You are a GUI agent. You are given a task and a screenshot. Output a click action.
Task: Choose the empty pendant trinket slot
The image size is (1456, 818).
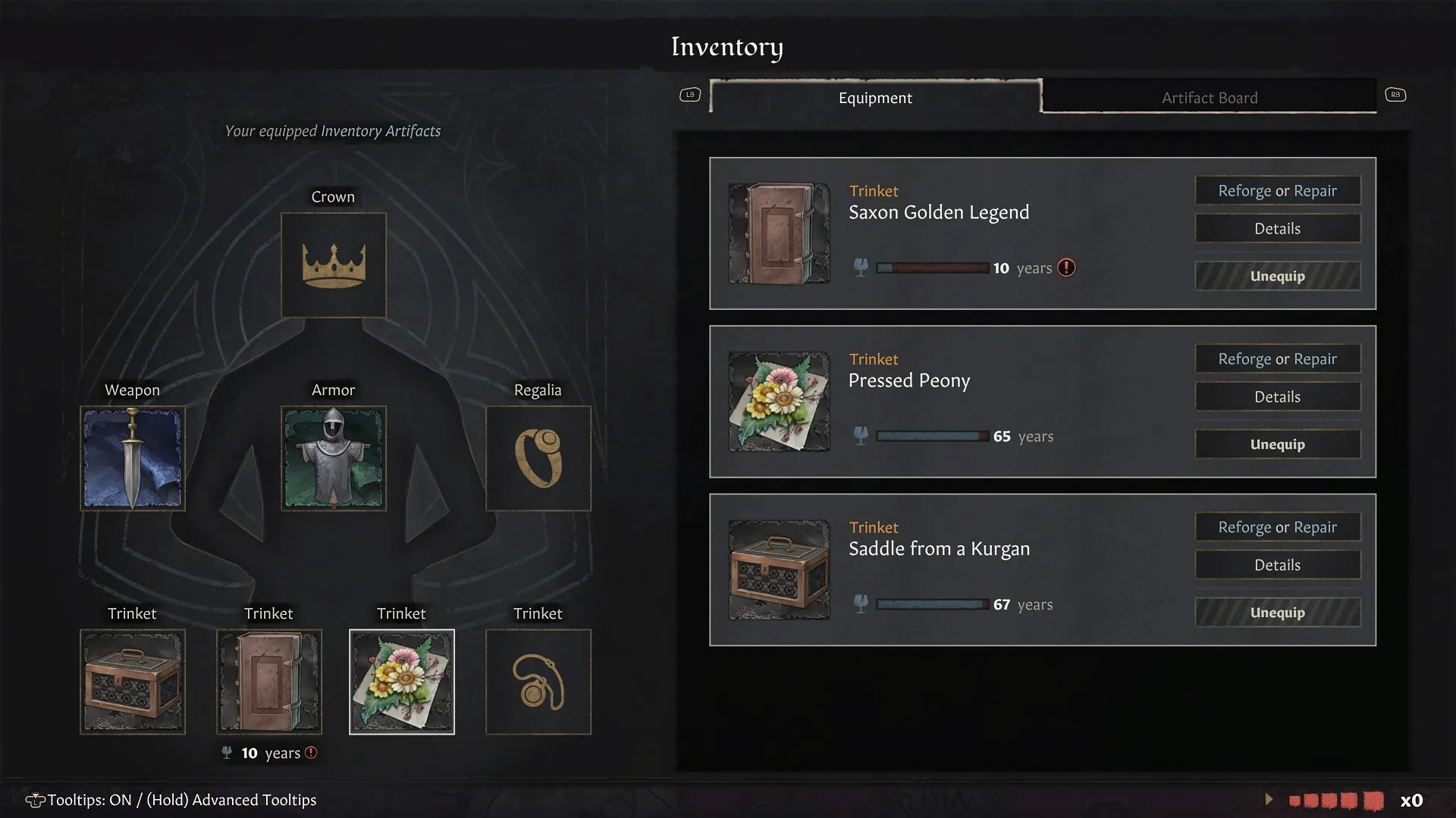pos(538,682)
